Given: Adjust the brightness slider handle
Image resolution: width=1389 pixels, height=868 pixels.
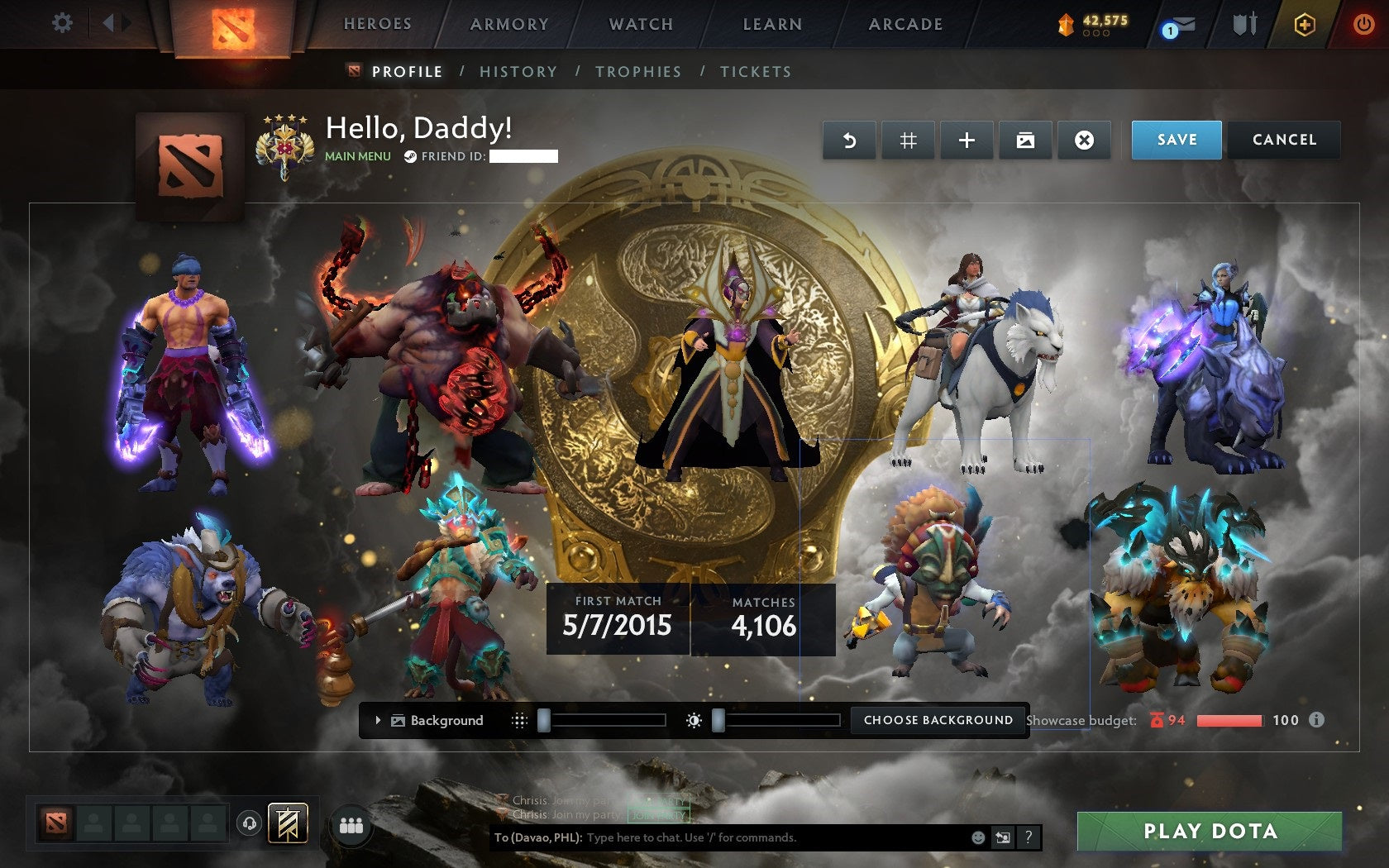Looking at the screenshot, I should [x=719, y=720].
